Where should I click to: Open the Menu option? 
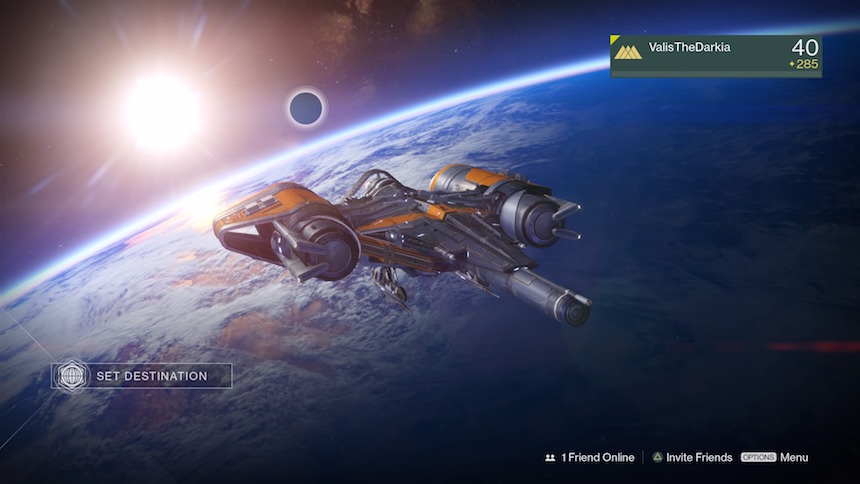775,458
